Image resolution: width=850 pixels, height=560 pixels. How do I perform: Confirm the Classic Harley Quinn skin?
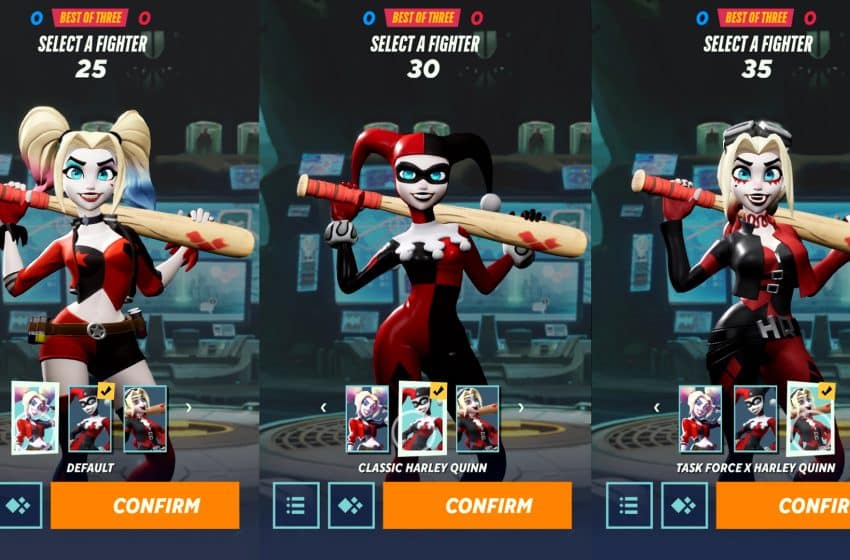coord(477,505)
